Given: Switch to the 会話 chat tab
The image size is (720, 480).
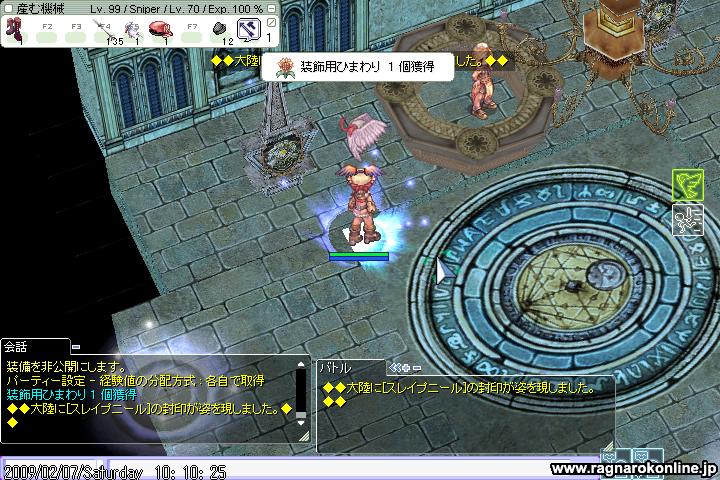Looking at the screenshot, I should pyautogui.click(x=18, y=346).
